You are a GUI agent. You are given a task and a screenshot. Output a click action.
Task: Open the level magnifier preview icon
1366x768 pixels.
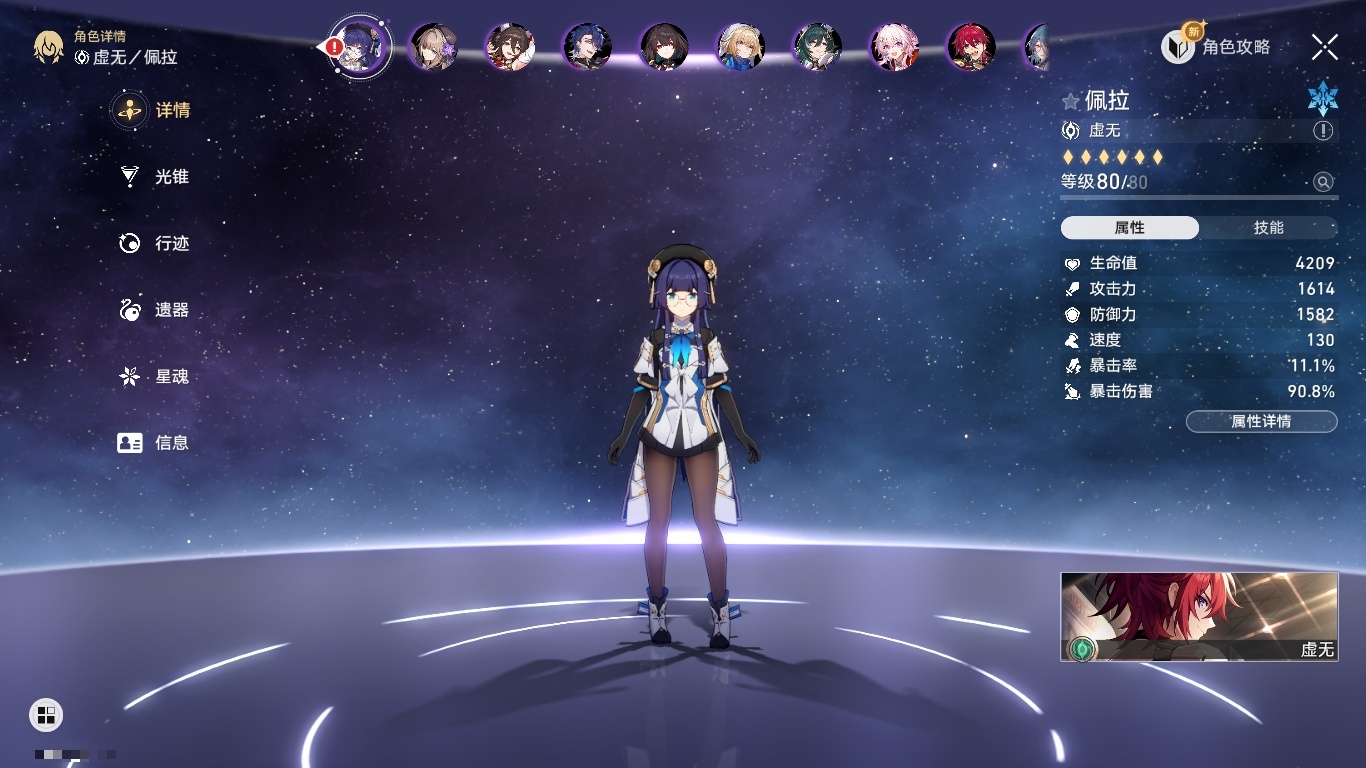[x=1323, y=182]
